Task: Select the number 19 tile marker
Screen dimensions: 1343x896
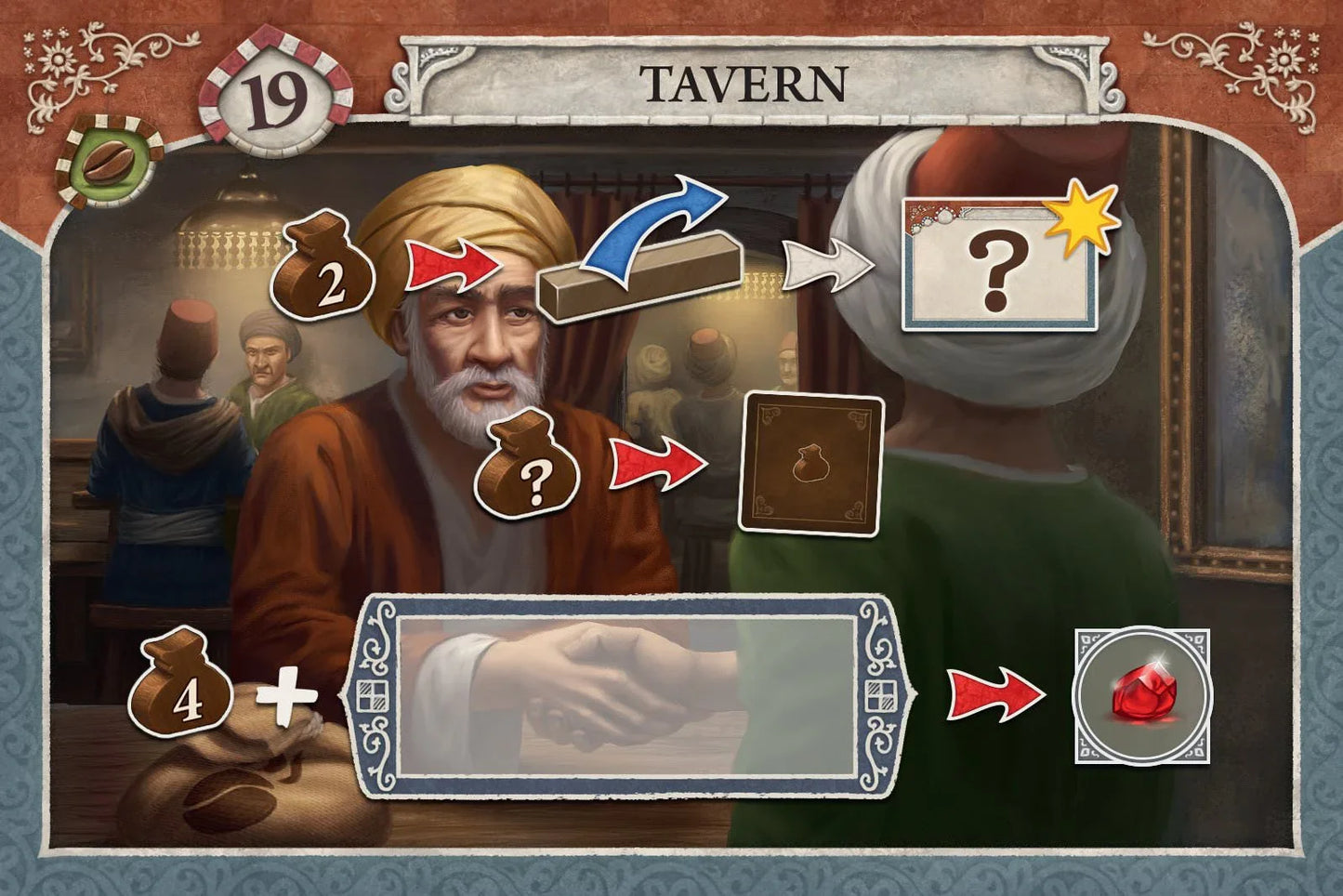Action: 276,100
